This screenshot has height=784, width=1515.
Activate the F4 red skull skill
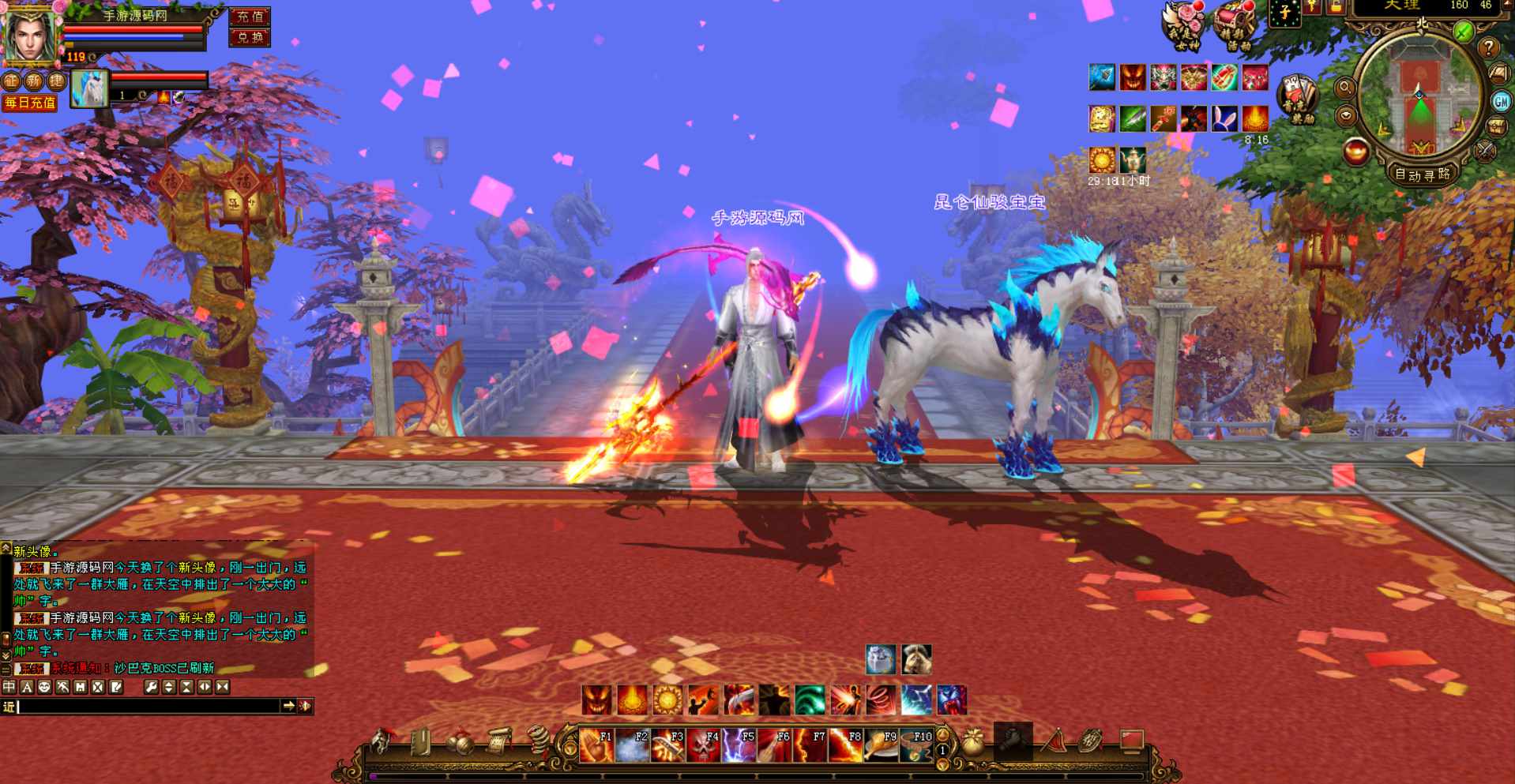pos(702,745)
